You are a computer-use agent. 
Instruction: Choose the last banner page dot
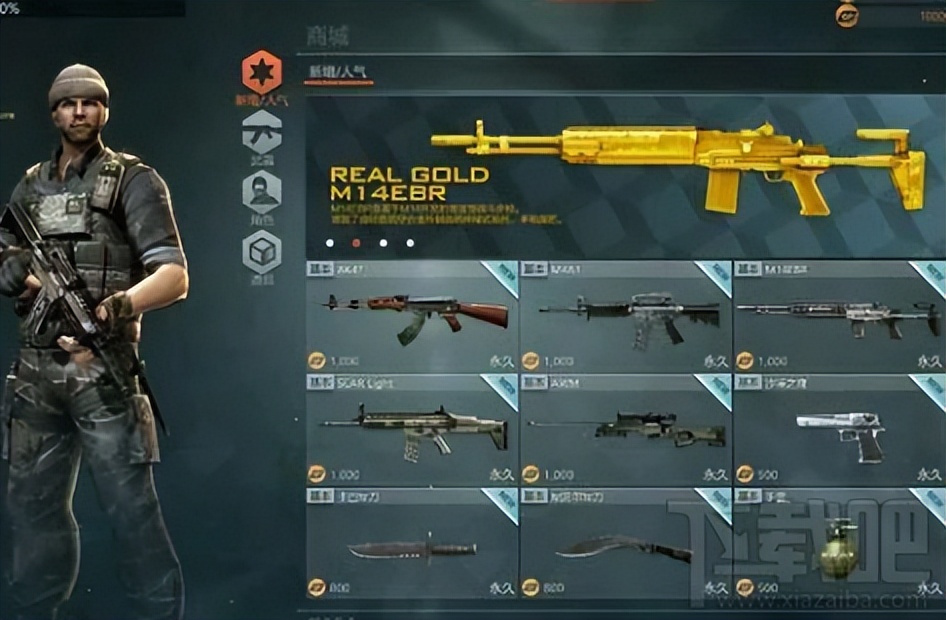410,242
